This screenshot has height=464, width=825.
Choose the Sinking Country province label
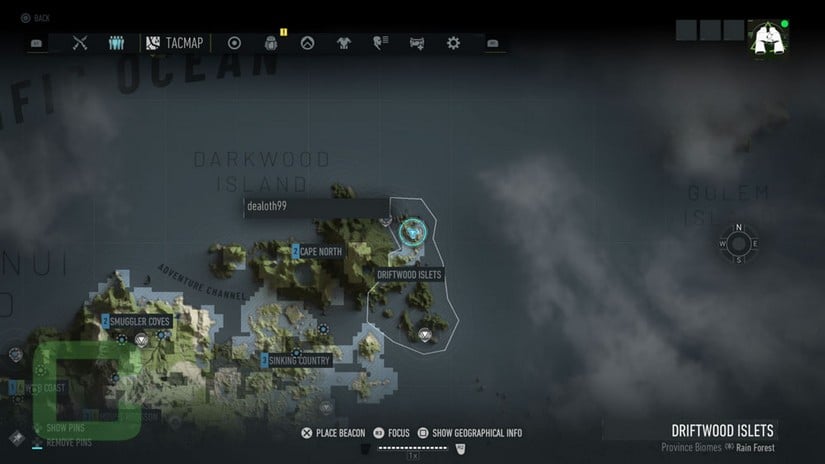(x=296, y=360)
